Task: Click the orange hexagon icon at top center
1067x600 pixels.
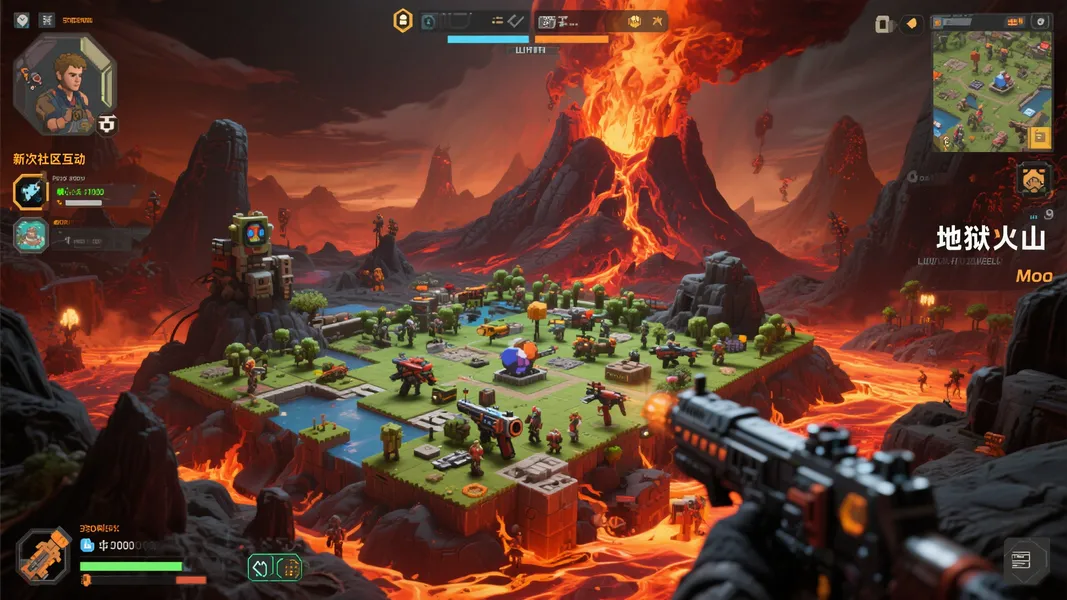Action: point(402,20)
